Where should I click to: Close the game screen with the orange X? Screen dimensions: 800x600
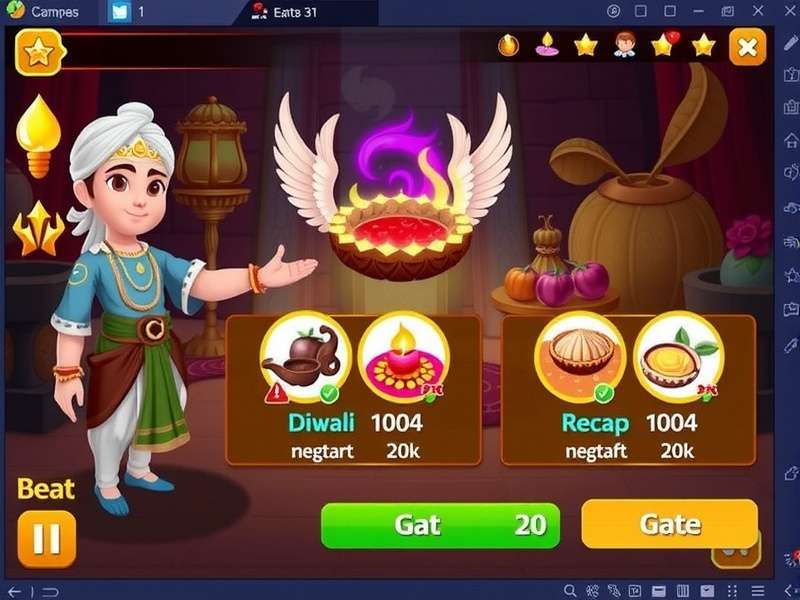click(747, 47)
